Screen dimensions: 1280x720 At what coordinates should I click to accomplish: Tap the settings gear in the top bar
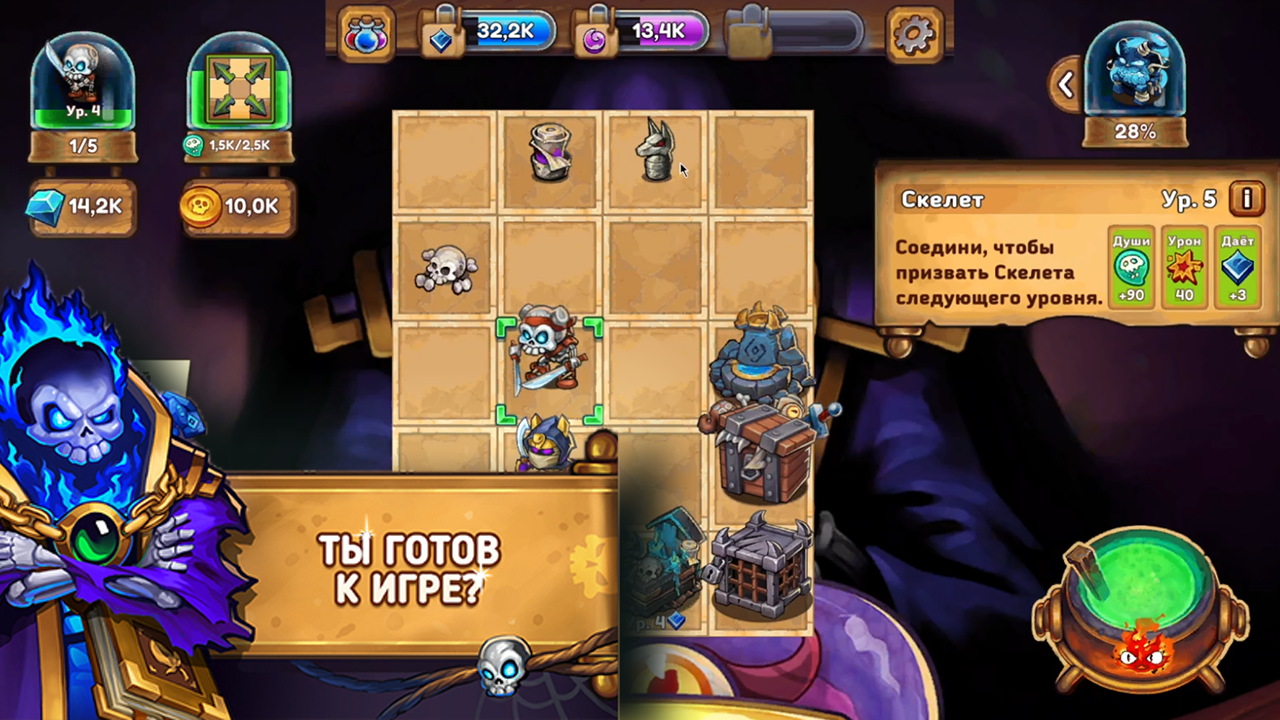[915, 30]
